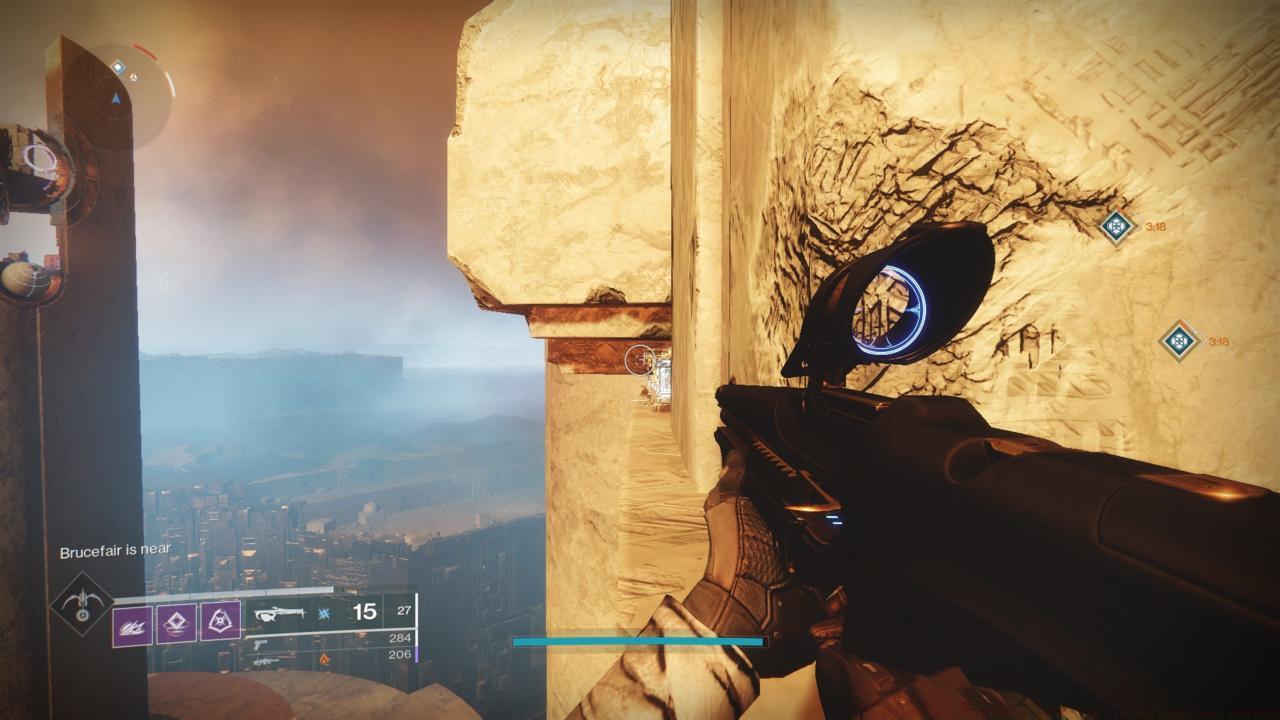Choose the heavy weapon icon with flame symbol
This screenshot has height=720, width=1280.
click(265, 660)
